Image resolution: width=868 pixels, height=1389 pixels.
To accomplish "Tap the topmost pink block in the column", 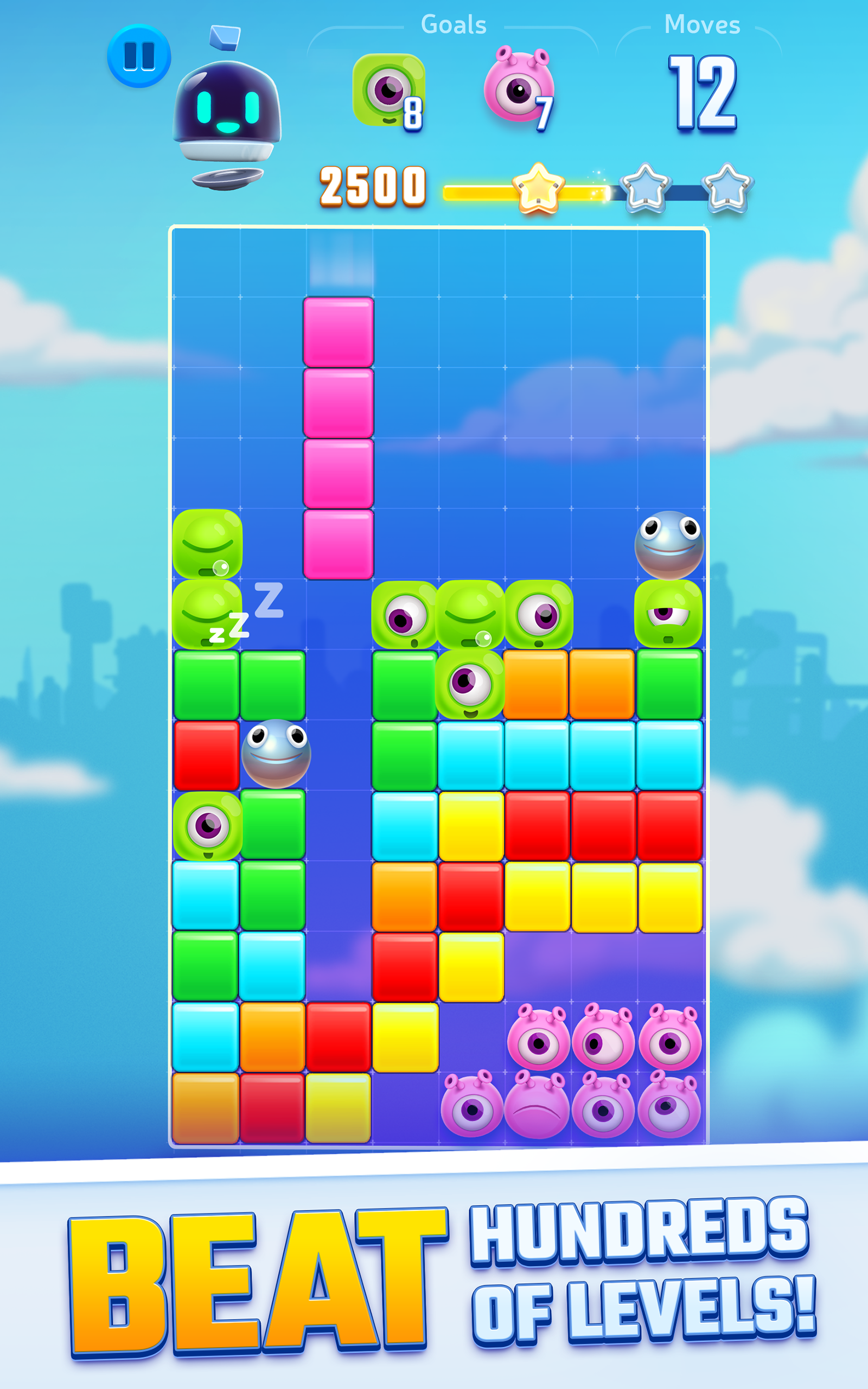I will coord(337,330).
